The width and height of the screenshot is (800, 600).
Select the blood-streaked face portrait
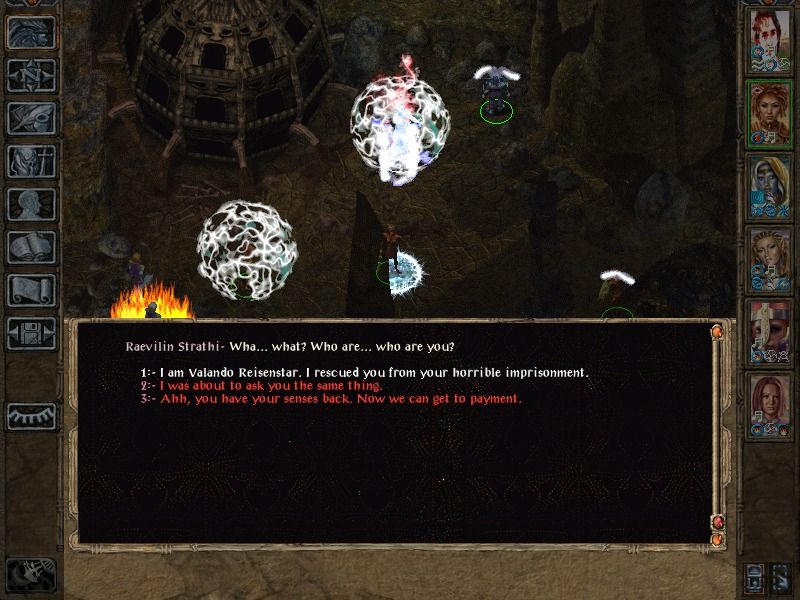[770, 40]
